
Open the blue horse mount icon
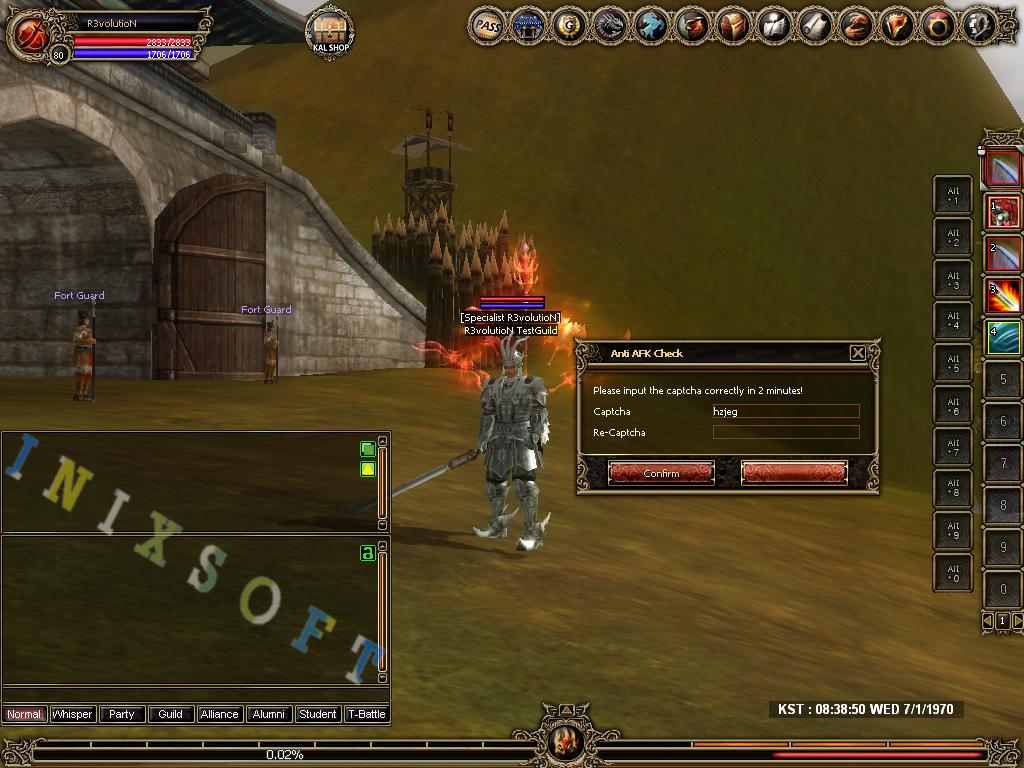click(x=651, y=27)
